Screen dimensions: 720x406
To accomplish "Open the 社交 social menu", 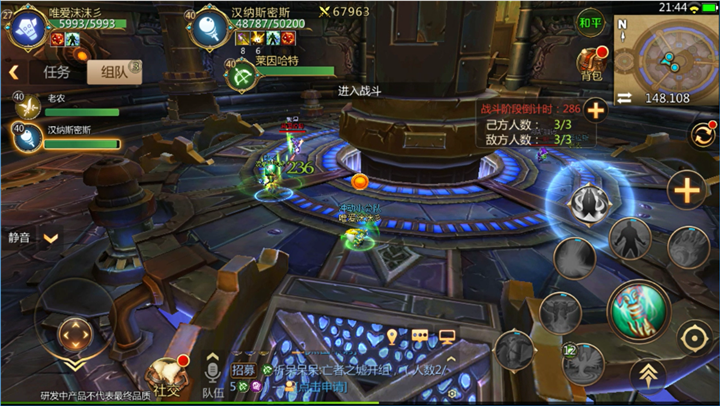I will pyautogui.click(x=163, y=377).
